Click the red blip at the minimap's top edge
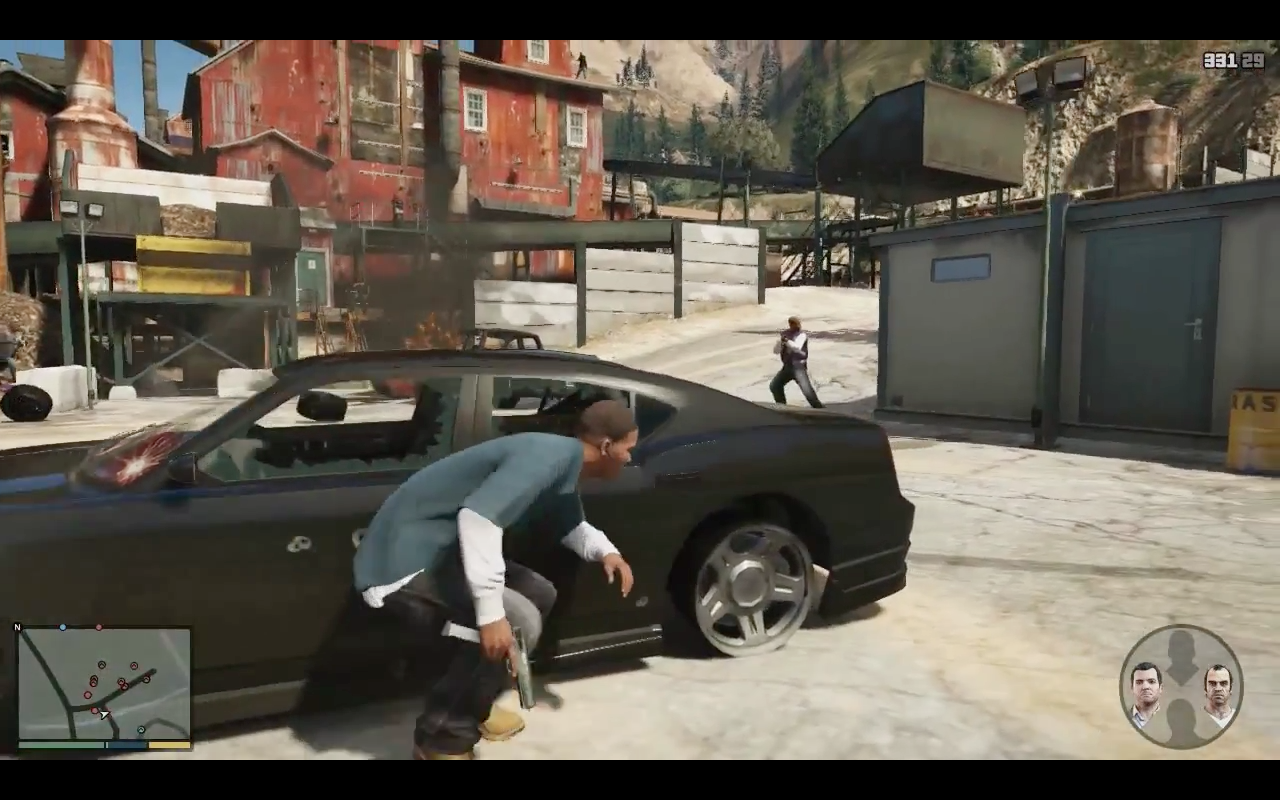 coord(99,627)
